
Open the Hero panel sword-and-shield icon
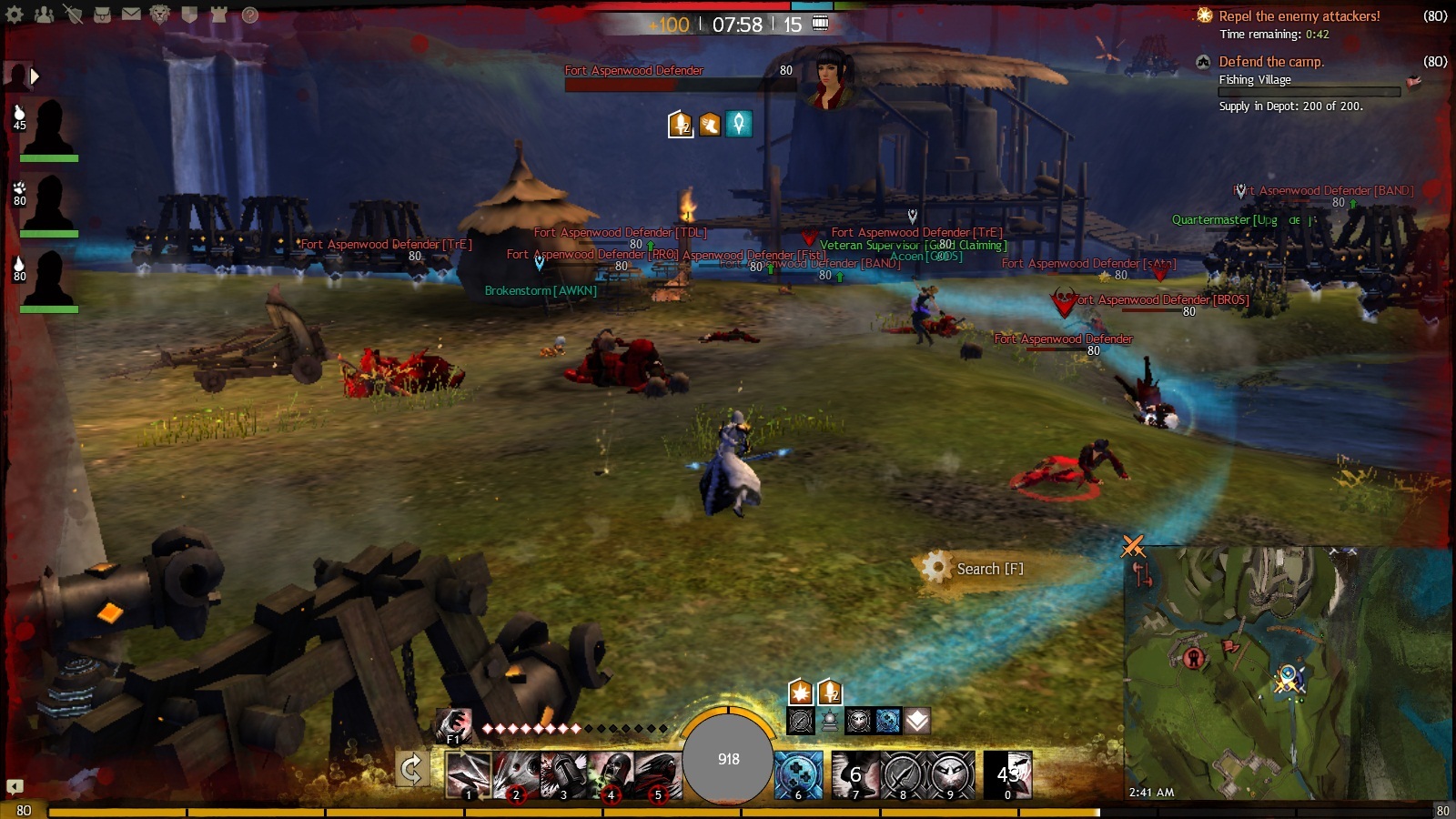coord(73,15)
